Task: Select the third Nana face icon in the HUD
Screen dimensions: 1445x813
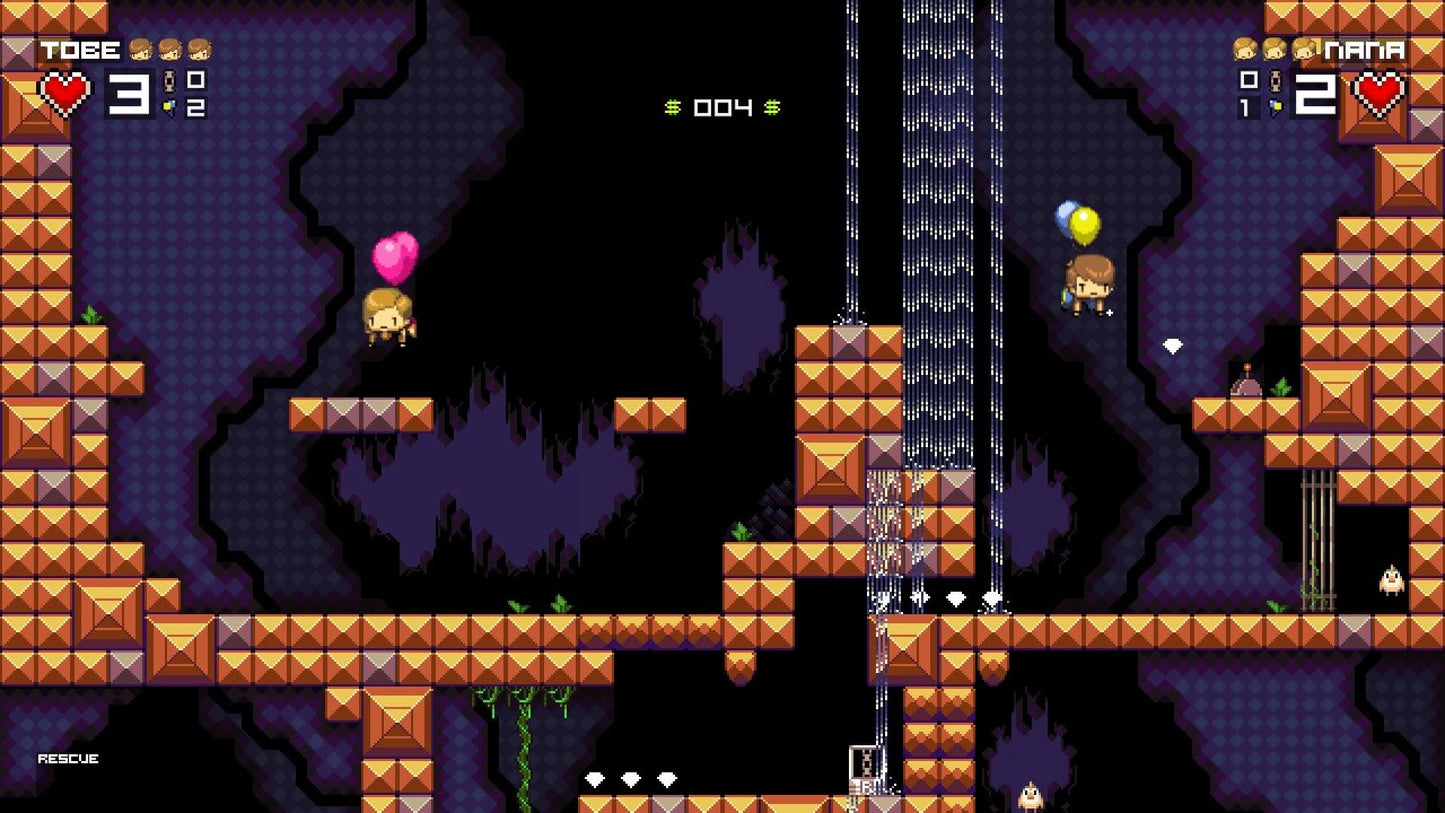Action: coord(1303,50)
